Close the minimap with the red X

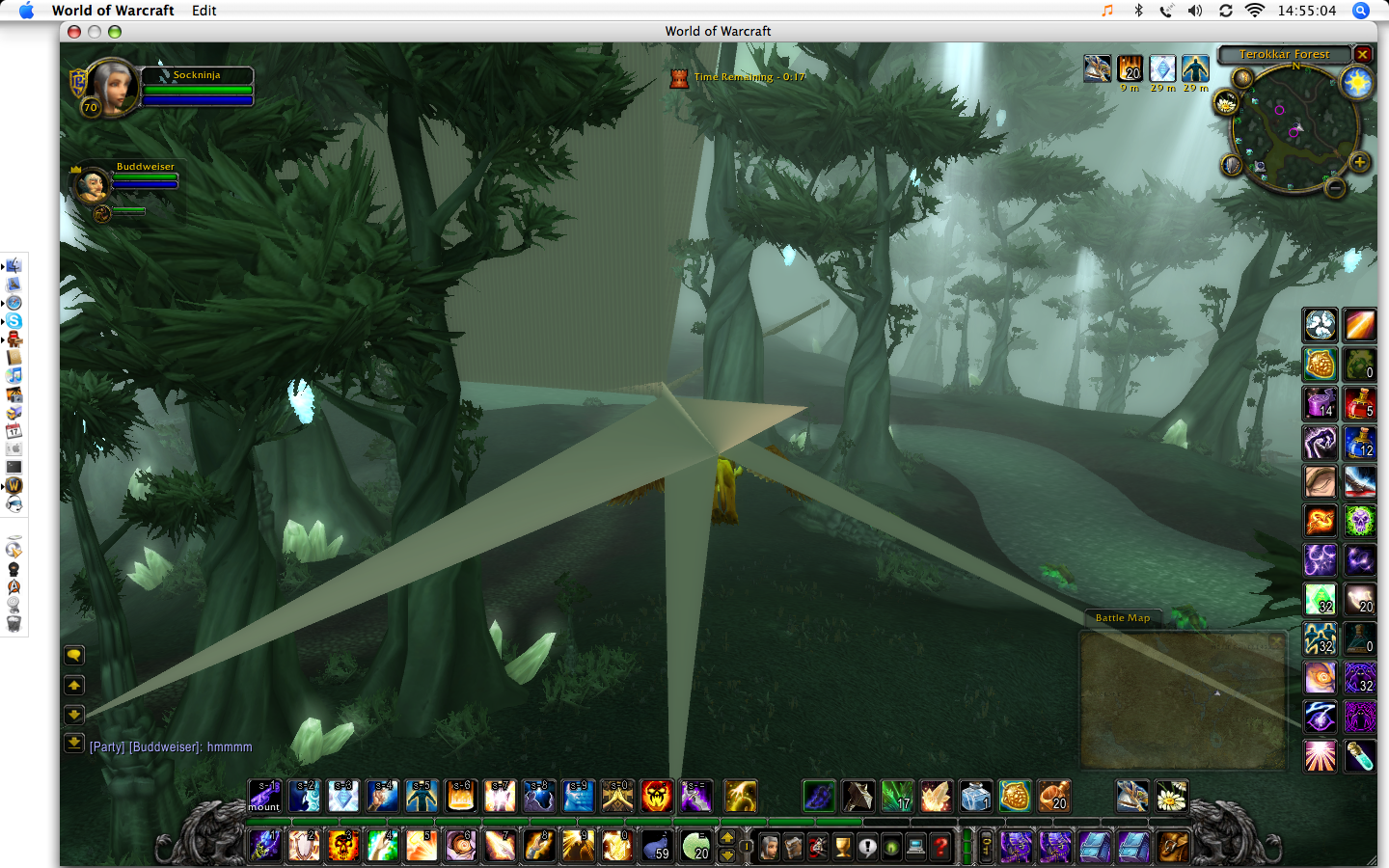(1362, 55)
